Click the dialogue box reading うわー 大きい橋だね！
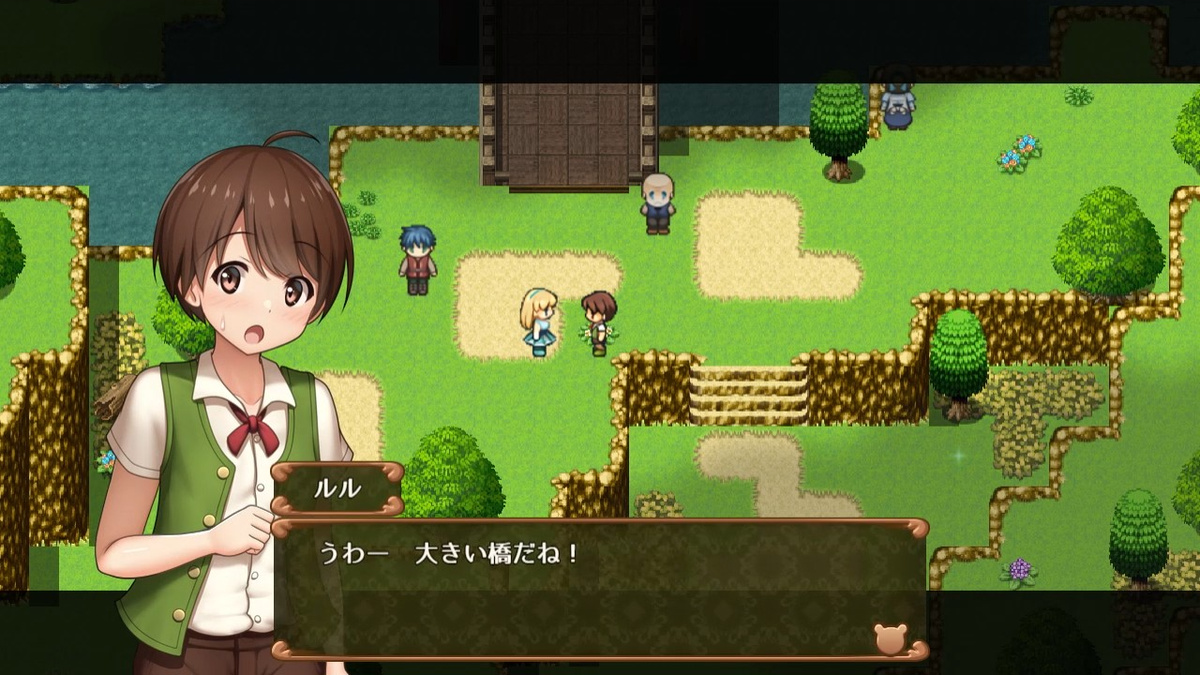Screen dimensions: 1200x675 [600, 588]
